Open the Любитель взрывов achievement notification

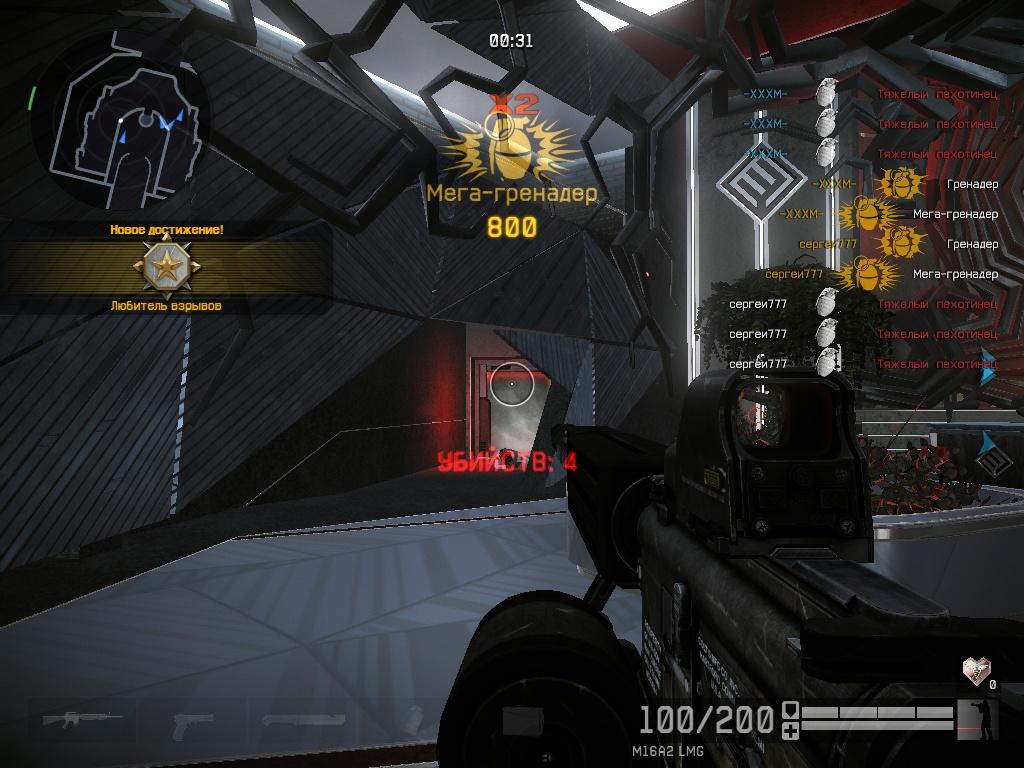pyautogui.click(x=166, y=268)
